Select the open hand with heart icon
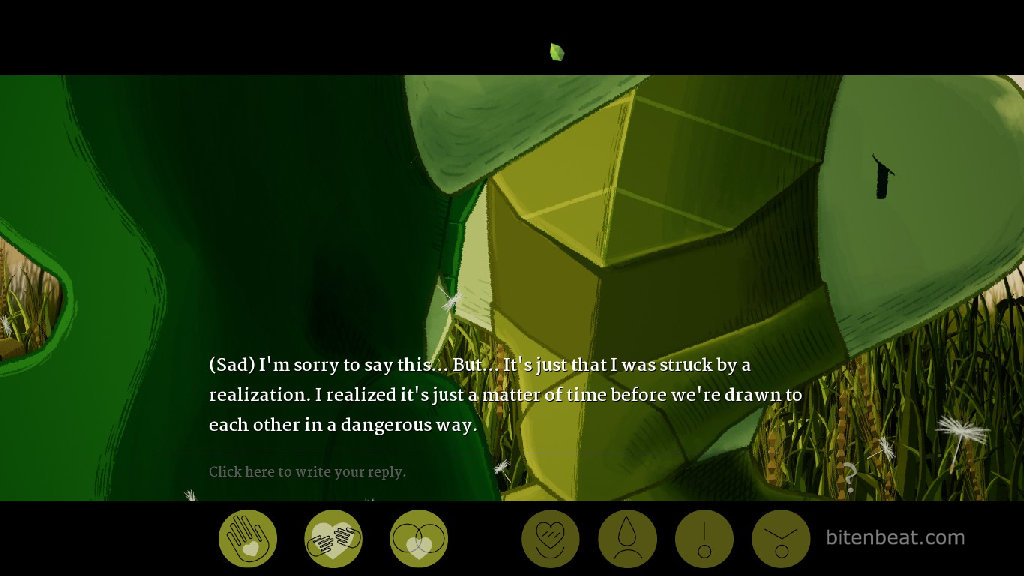 tap(247, 539)
